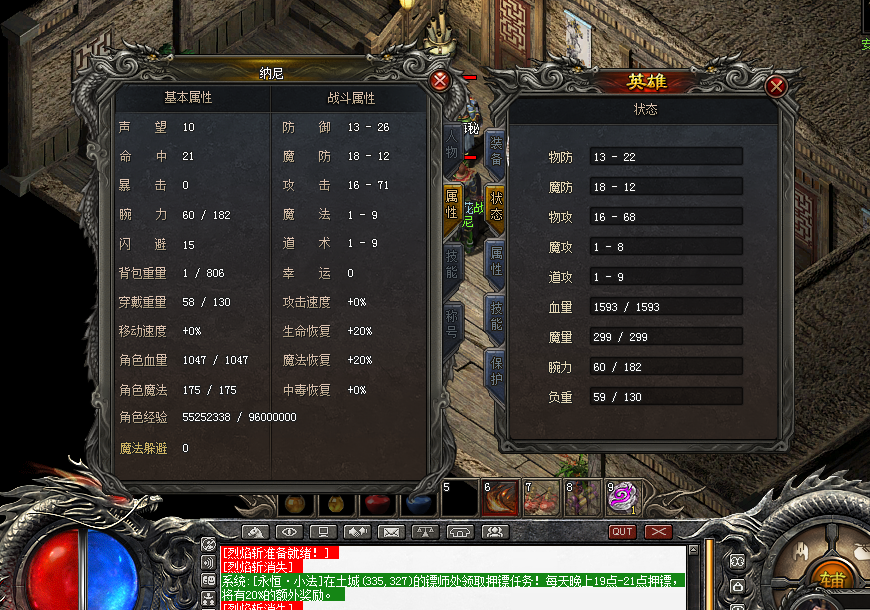Select the 装备 equipment tab in hero panel
Viewport: 870px width, 610px height.
pos(496,147)
